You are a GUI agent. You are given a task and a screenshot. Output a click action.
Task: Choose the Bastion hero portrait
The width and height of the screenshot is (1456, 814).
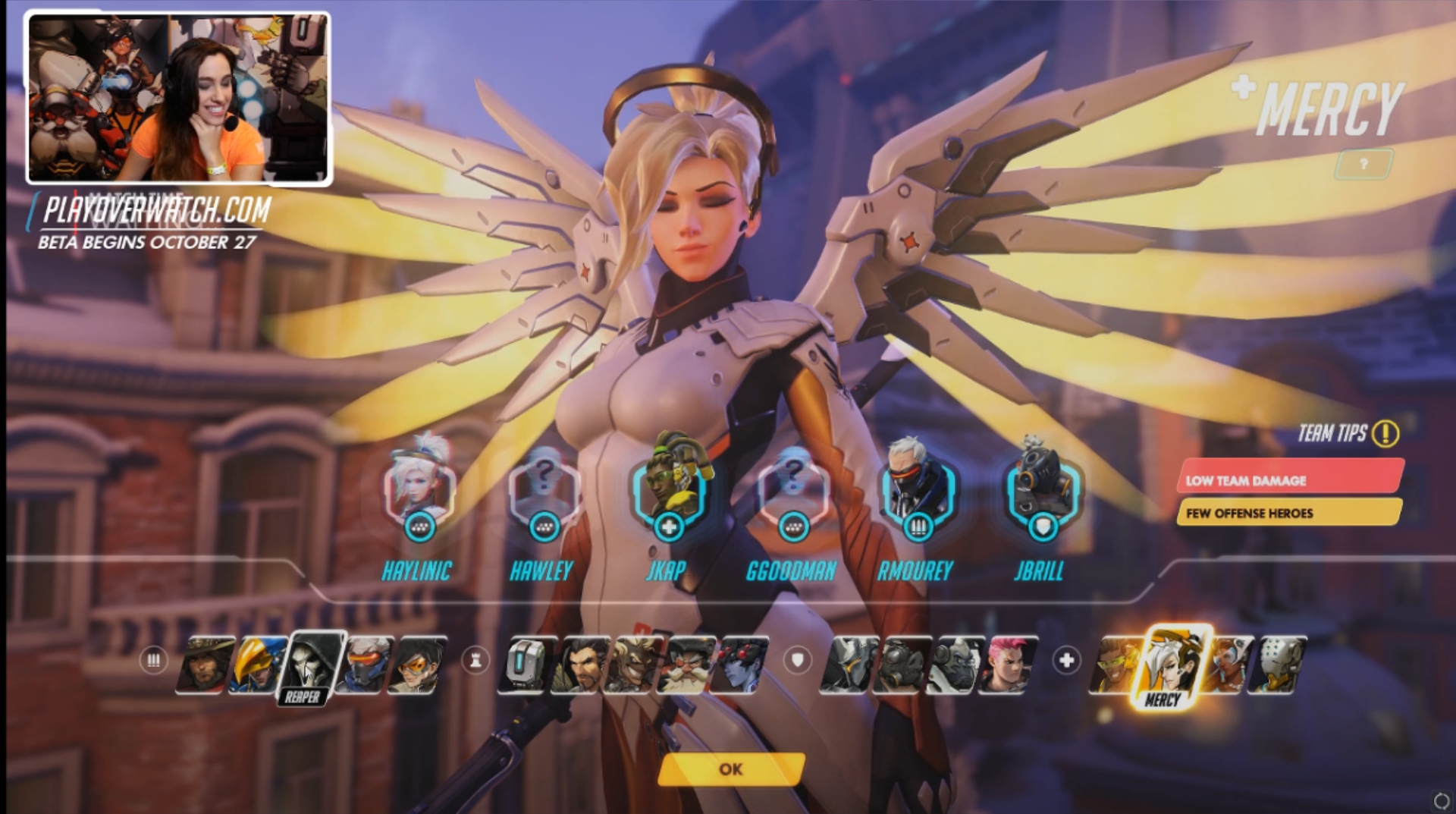(x=526, y=665)
